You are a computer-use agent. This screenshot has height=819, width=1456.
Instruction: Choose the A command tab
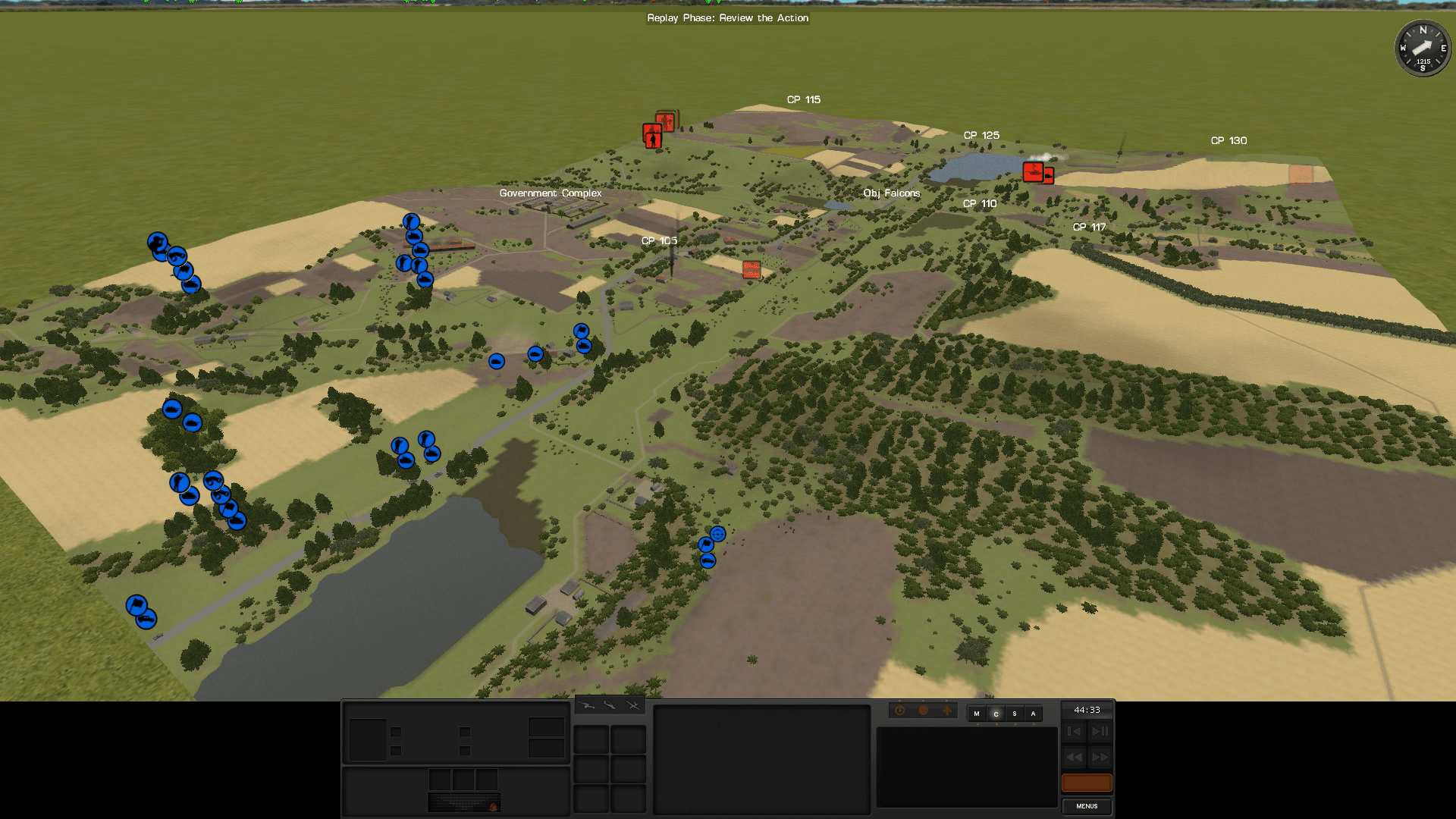click(1033, 714)
